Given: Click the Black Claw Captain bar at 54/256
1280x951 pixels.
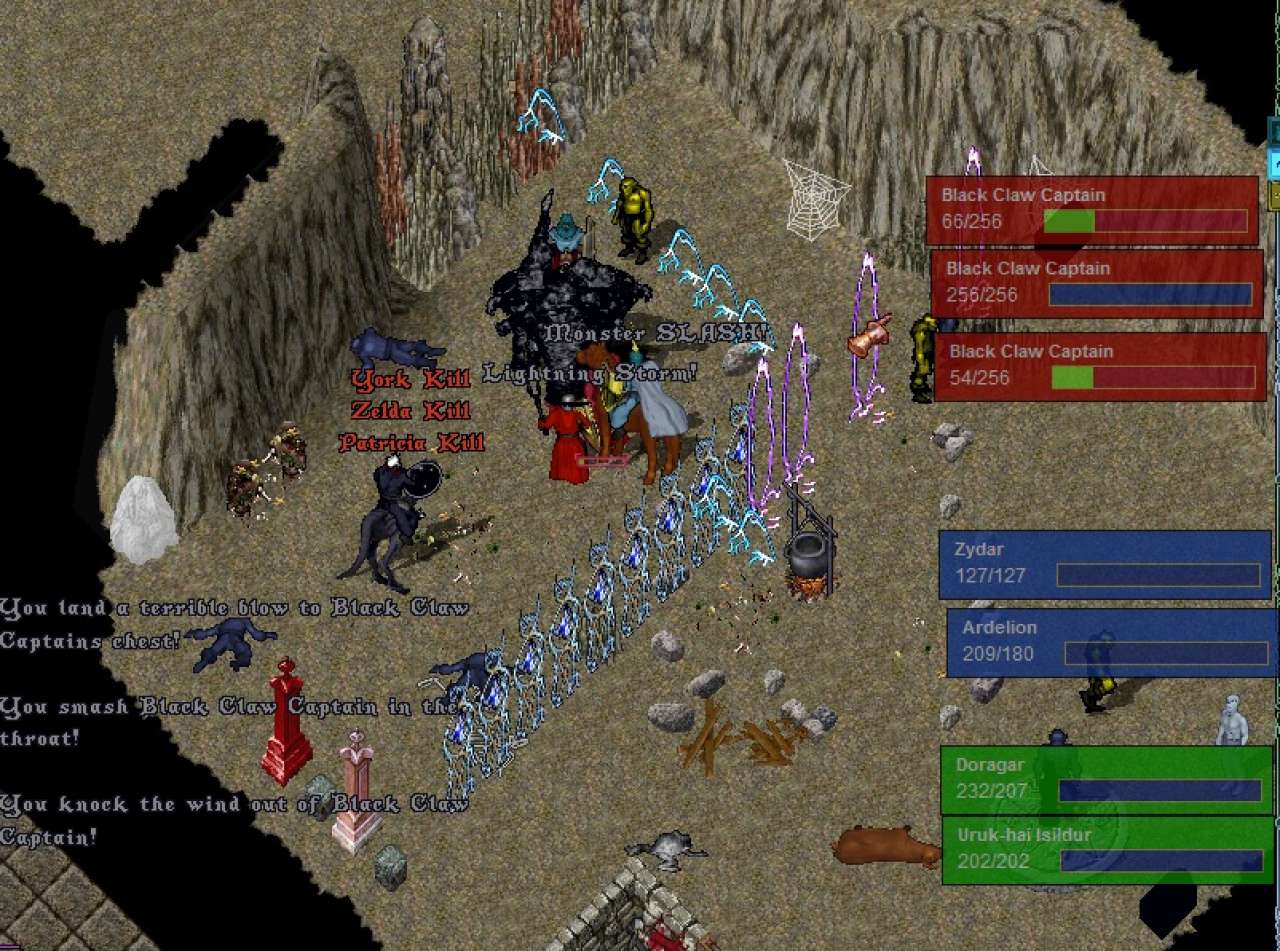Looking at the screenshot, I should pos(1100,366).
